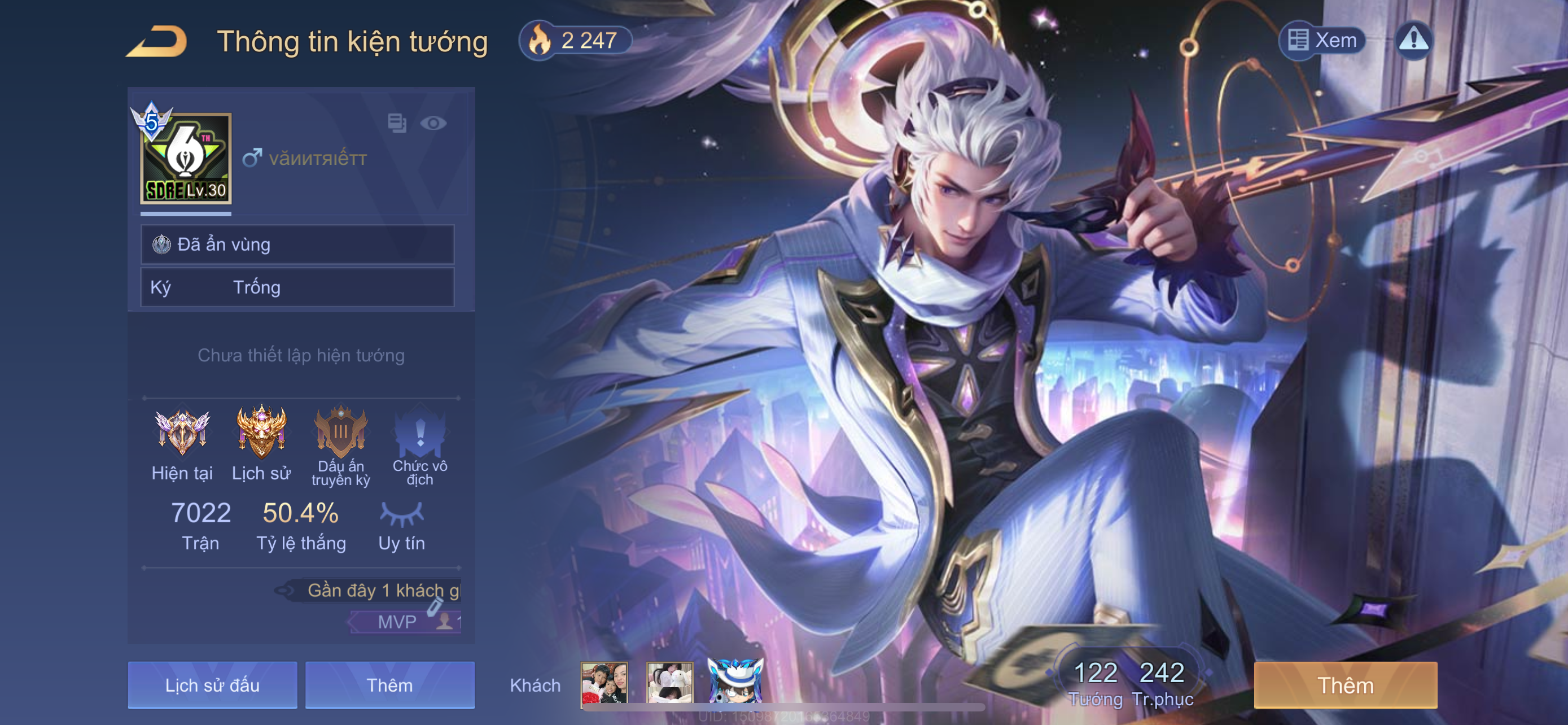Open the player avatar with Lv.30
Screen dimensions: 1568x725
click(x=186, y=158)
